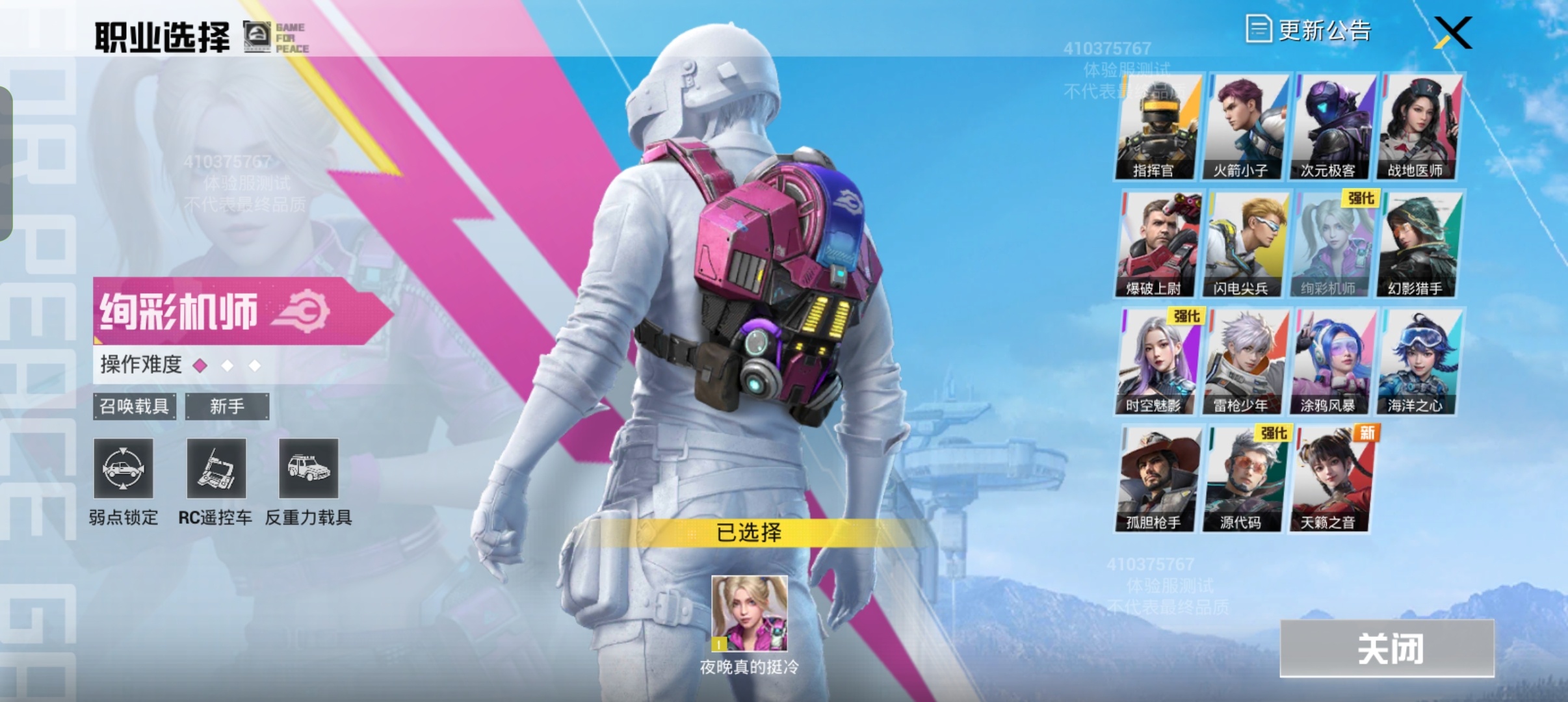
Task: Inspect the 反重力载具 skill icon
Action: [x=308, y=469]
